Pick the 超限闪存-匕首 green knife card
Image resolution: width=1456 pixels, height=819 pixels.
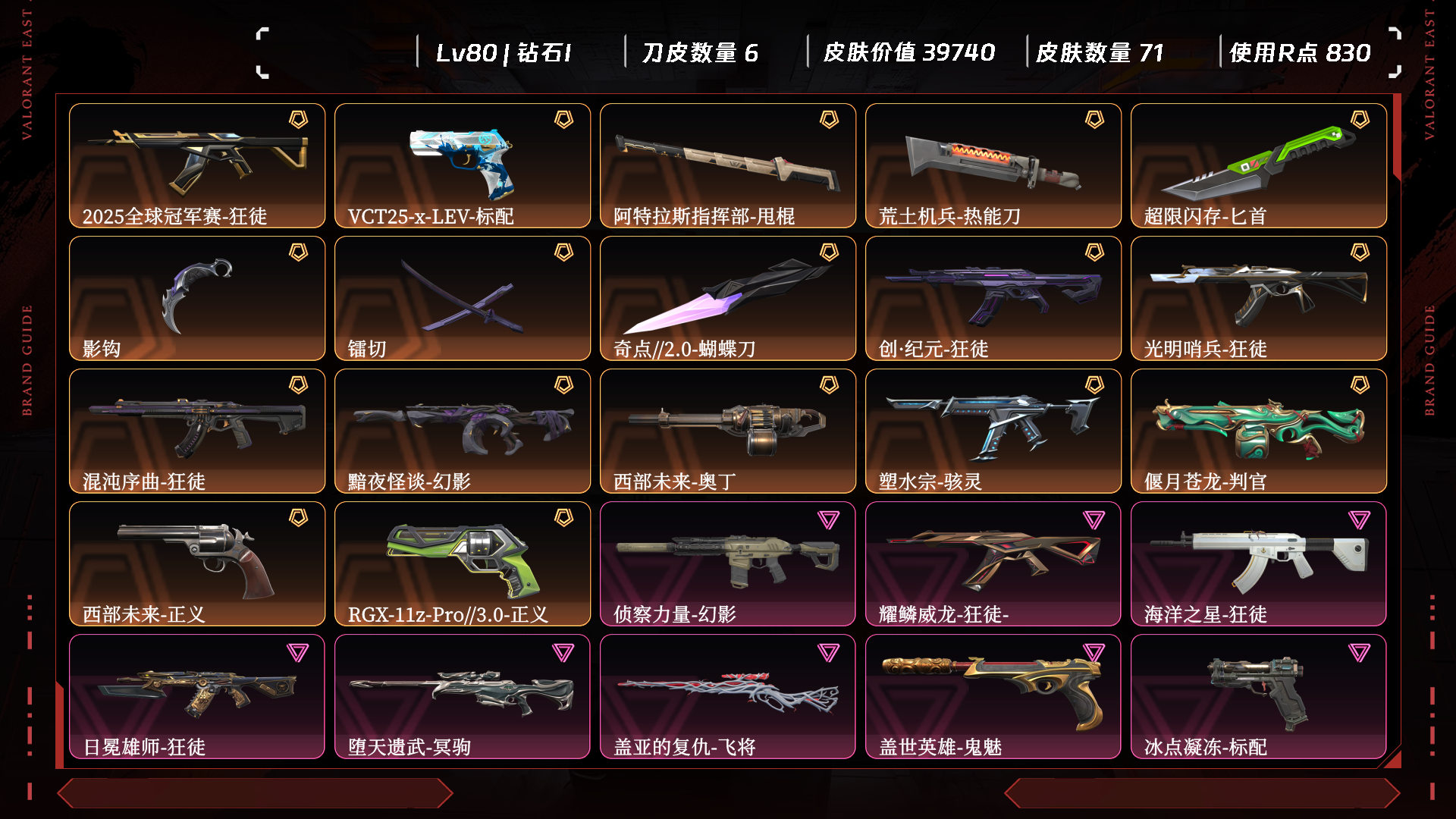pos(1259,165)
